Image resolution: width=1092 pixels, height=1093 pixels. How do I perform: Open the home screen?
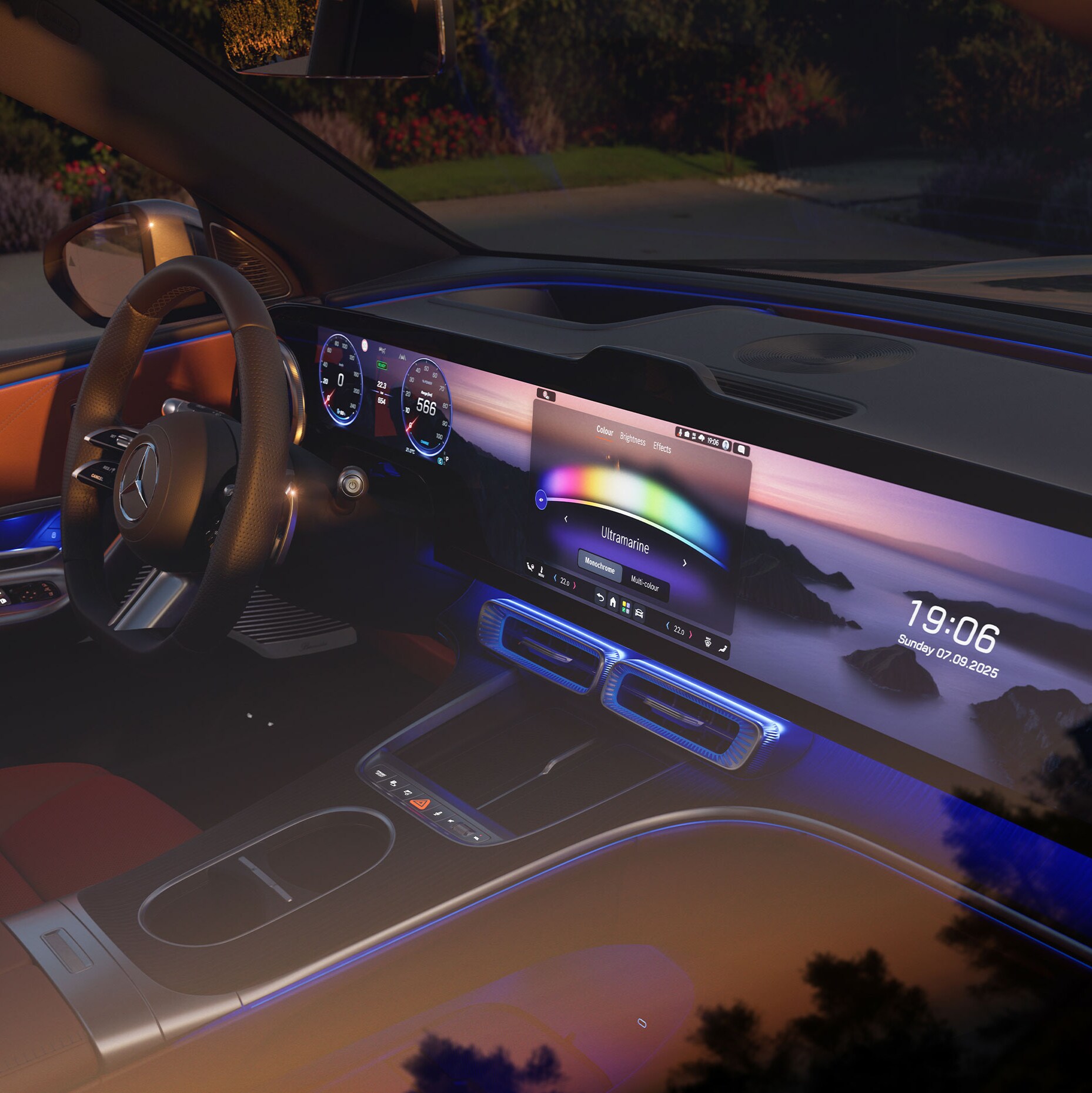[613, 602]
